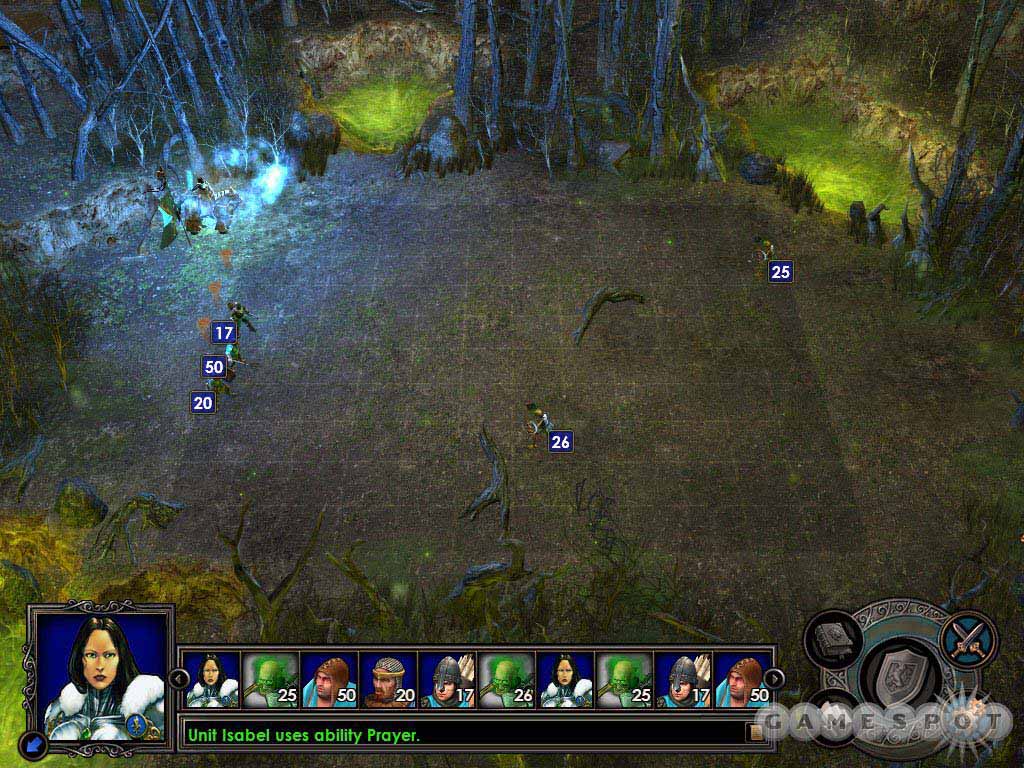Click the right arrow of the turn order bar
This screenshot has height=768, width=1024.
coord(774,679)
